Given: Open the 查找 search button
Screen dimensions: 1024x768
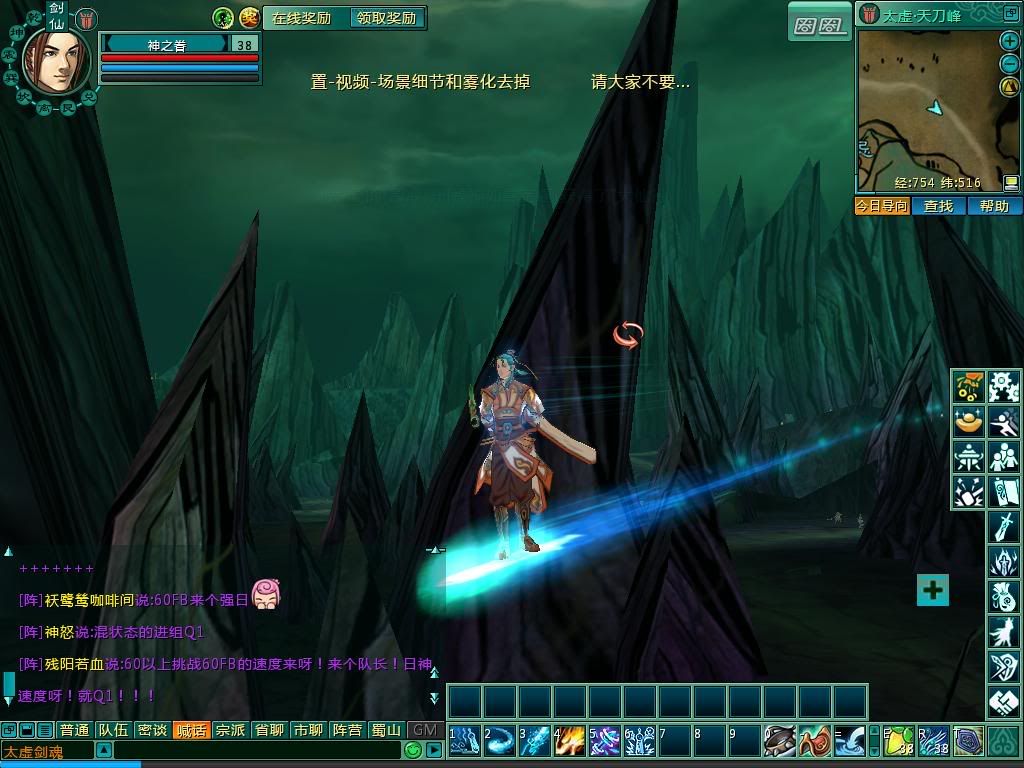Looking at the screenshot, I should [938, 206].
